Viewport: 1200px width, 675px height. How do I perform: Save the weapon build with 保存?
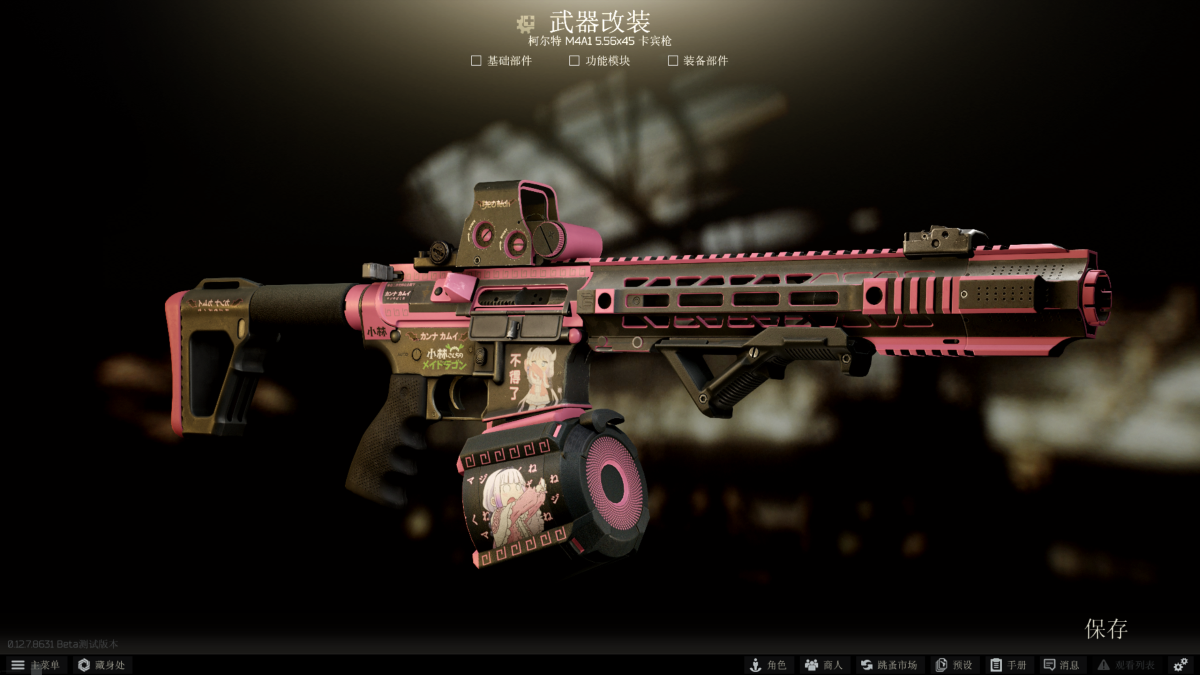click(1106, 629)
